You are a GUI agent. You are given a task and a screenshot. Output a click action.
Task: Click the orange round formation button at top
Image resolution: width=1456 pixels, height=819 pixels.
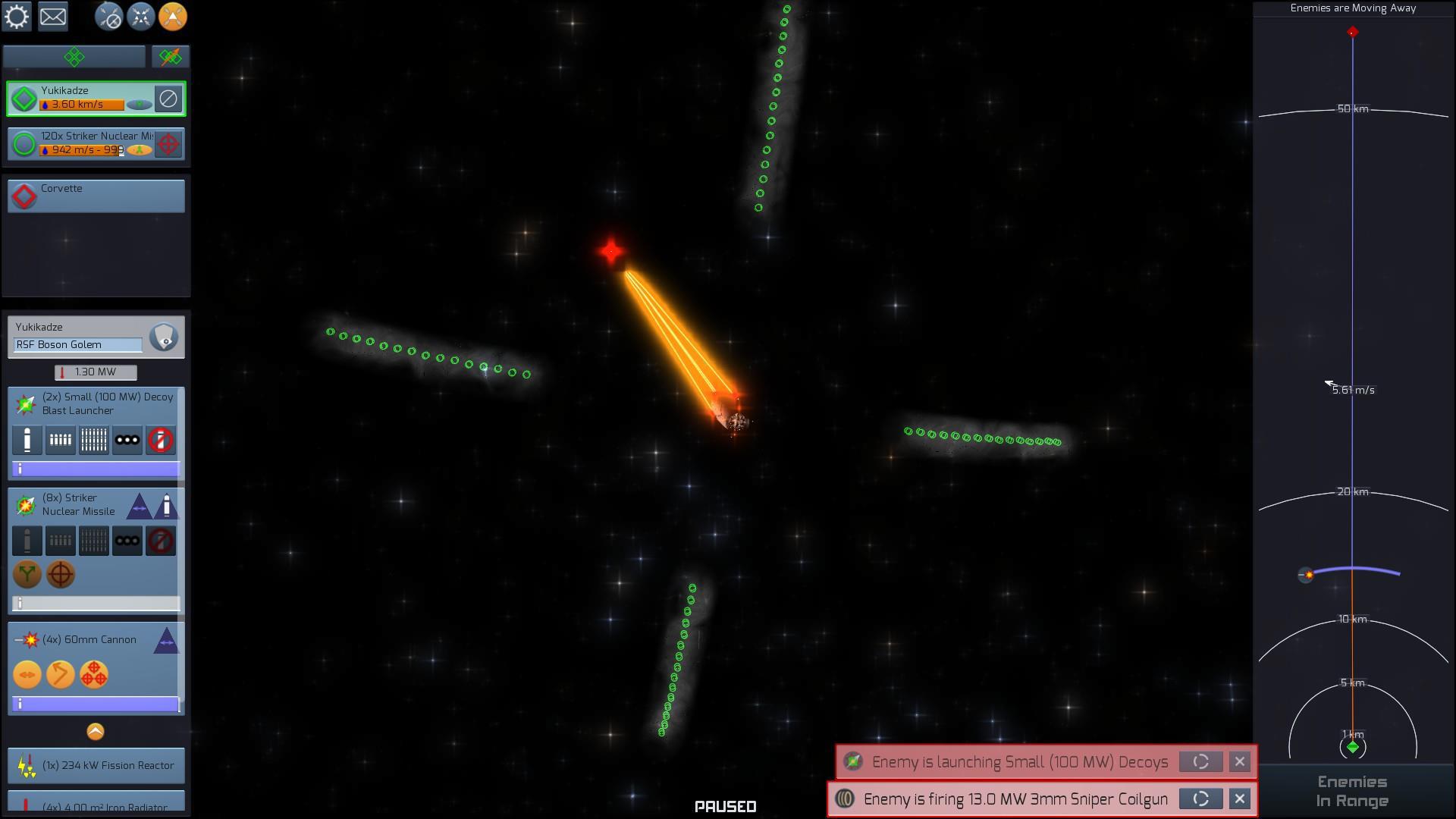tap(173, 17)
